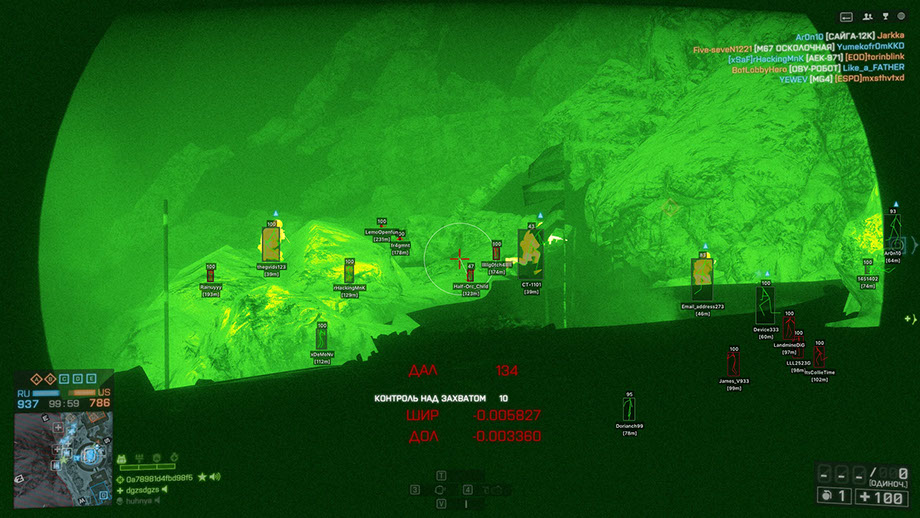The width and height of the screenshot is (920, 518).
Task: Select capture point E flag indicator
Action: coord(91,379)
